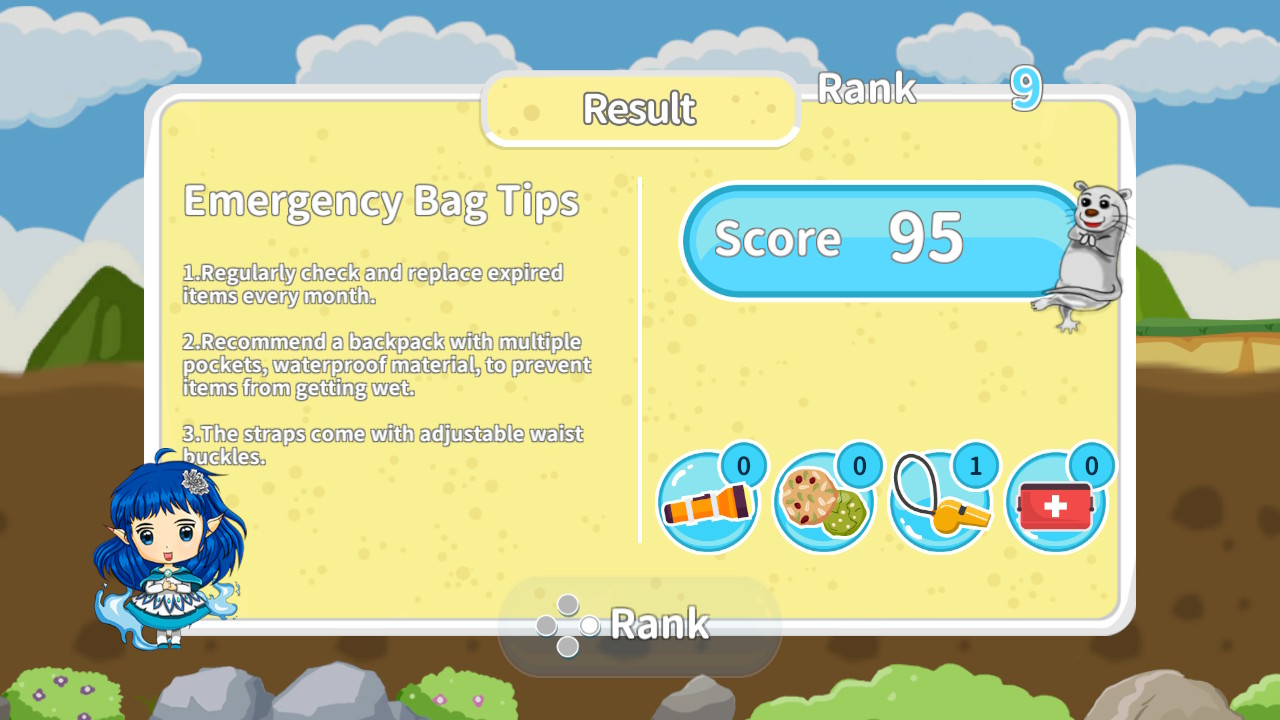This screenshot has width=1280, height=720.
Task: Expand the Emergency Bag Tips section
Action: click(x=381, y=200)
